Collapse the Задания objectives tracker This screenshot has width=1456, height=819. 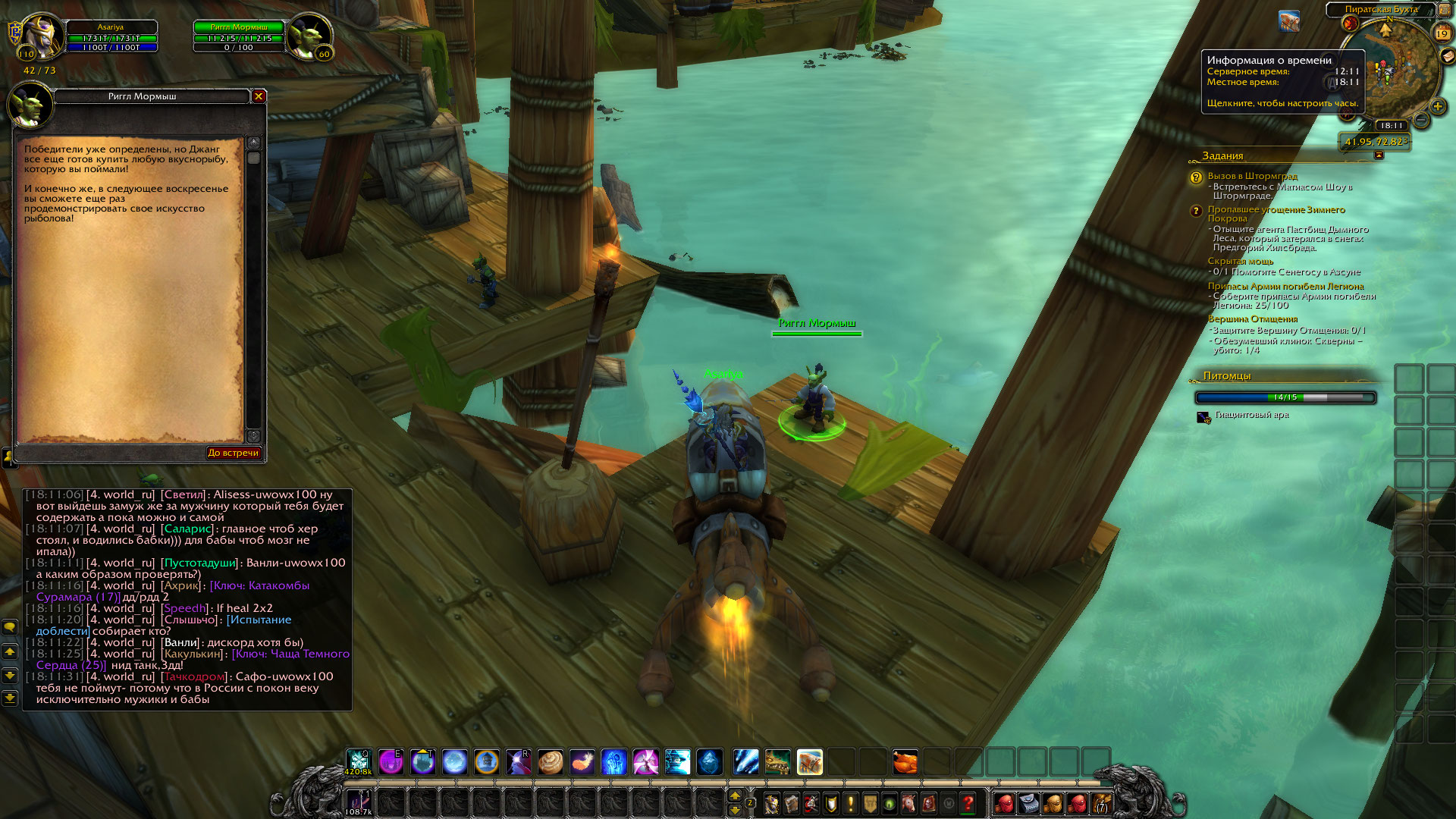point(1379,155)
